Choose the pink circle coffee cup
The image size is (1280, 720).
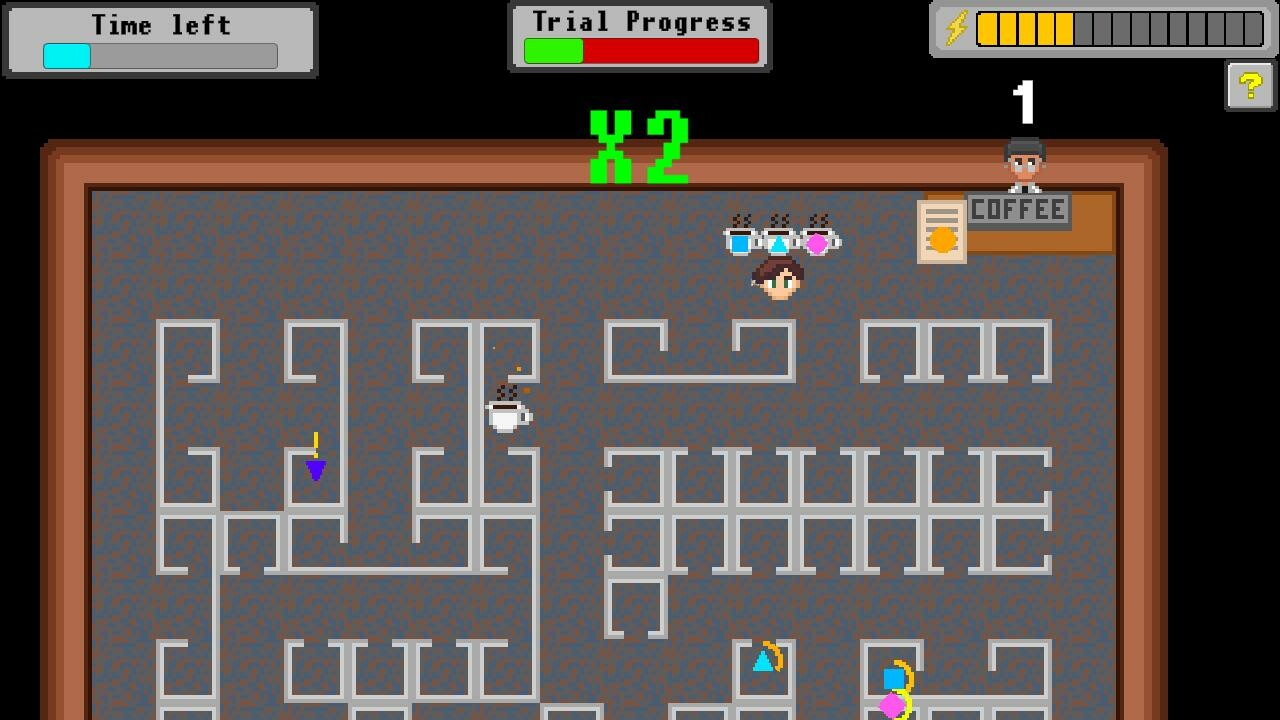(x=816, y=243)
